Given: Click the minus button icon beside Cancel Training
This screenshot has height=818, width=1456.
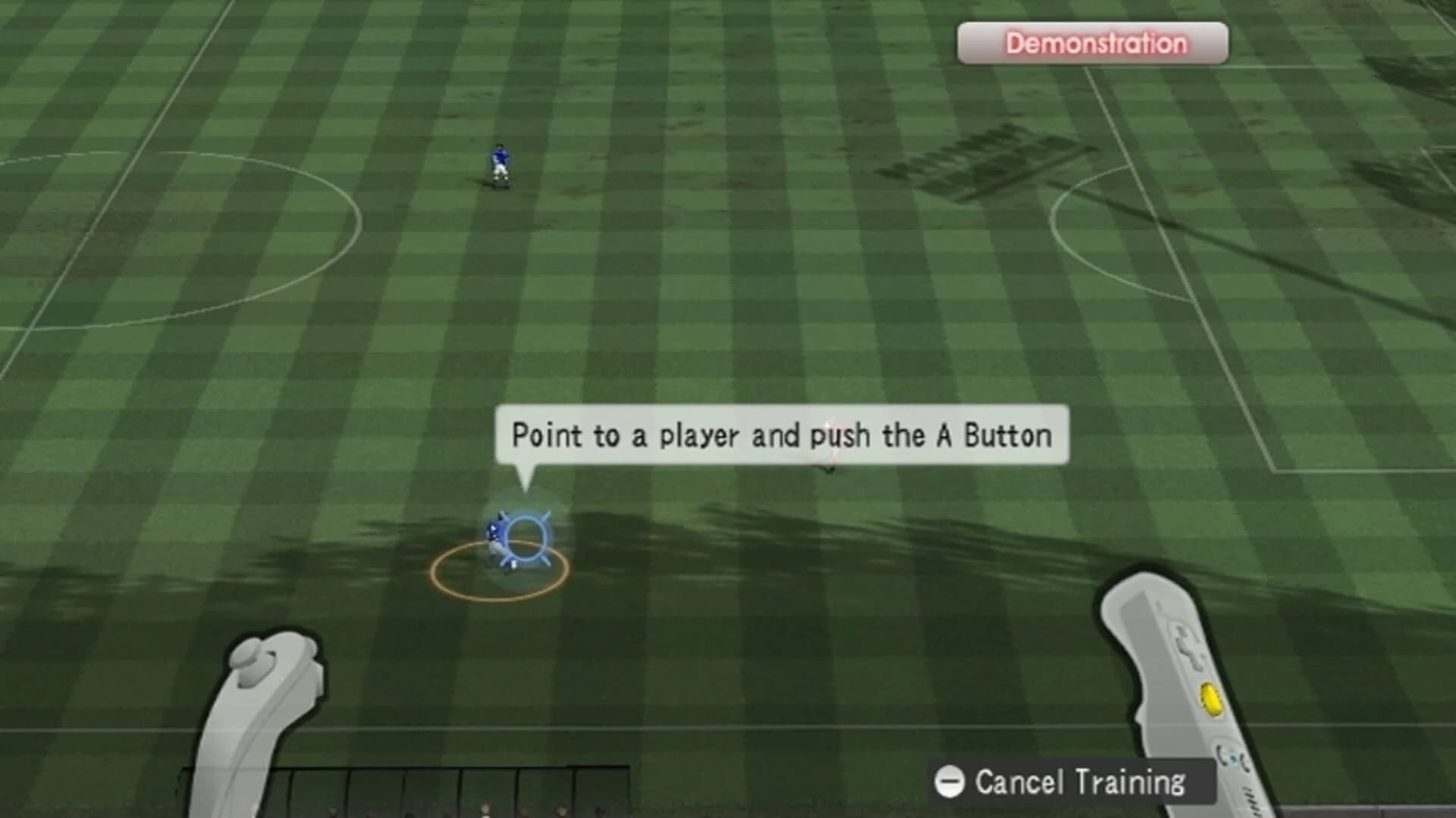Looking at the screenshot, I should 949,782.
